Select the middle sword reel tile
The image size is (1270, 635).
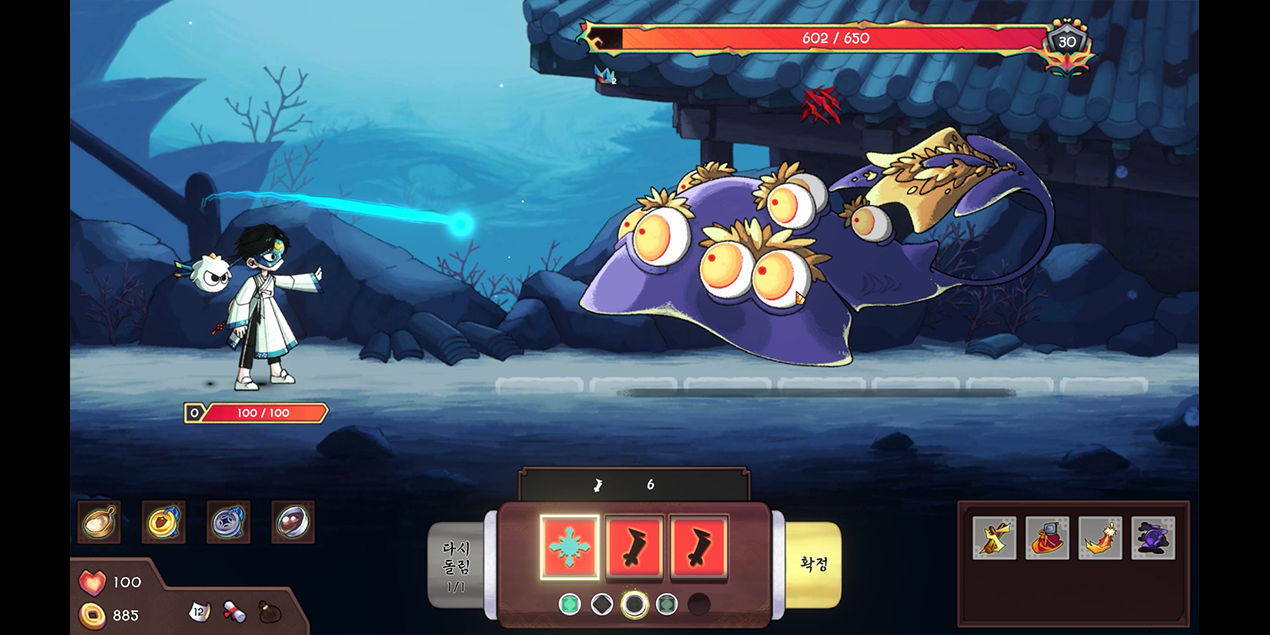tap(634, 548)
